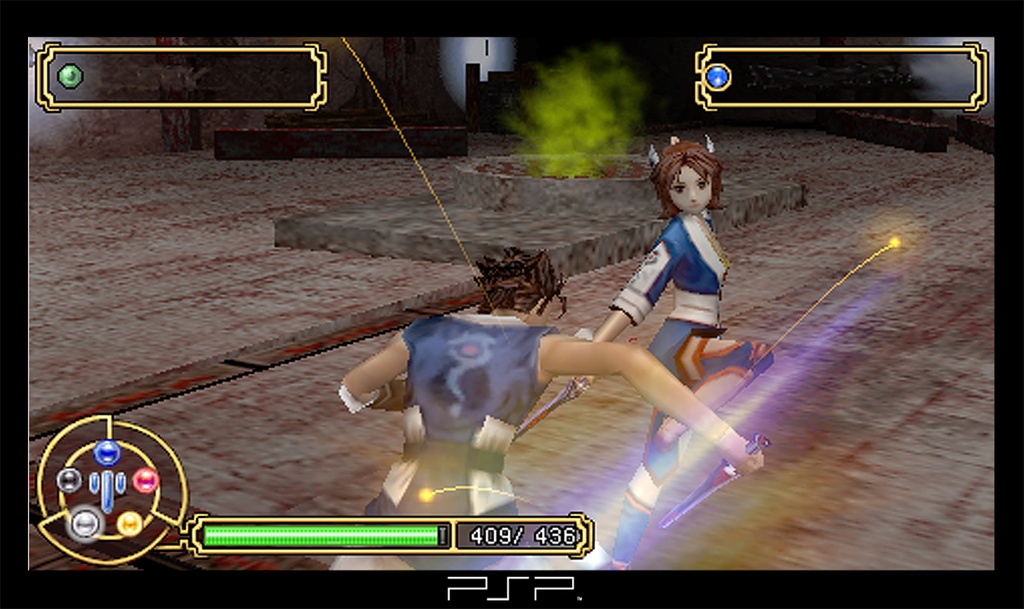Pick the glowing silver orb on the wheel
1024x609 pixels.
click(84, 522)
